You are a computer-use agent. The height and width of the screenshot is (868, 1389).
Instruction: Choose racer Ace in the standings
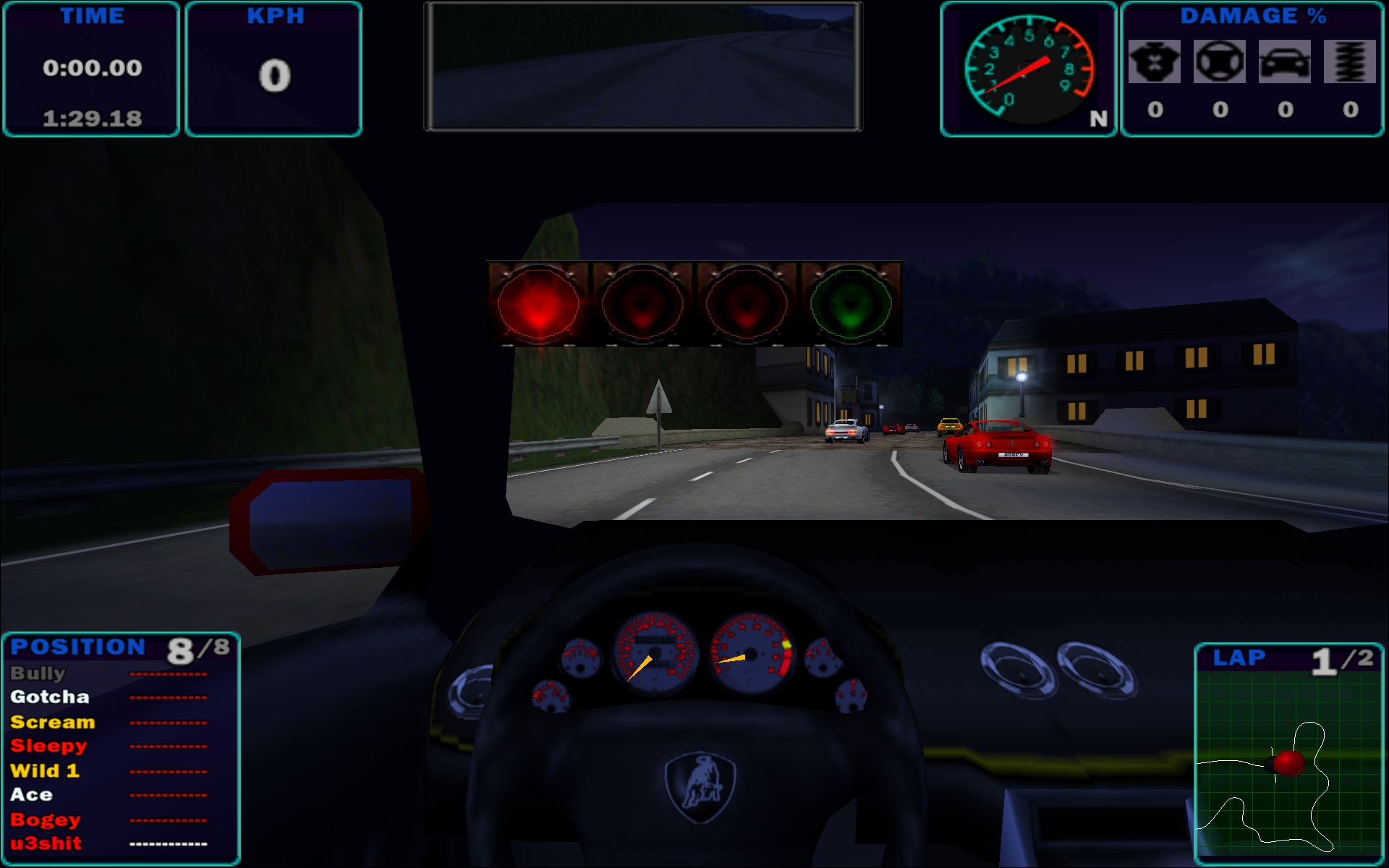click(x=32, y=794)
